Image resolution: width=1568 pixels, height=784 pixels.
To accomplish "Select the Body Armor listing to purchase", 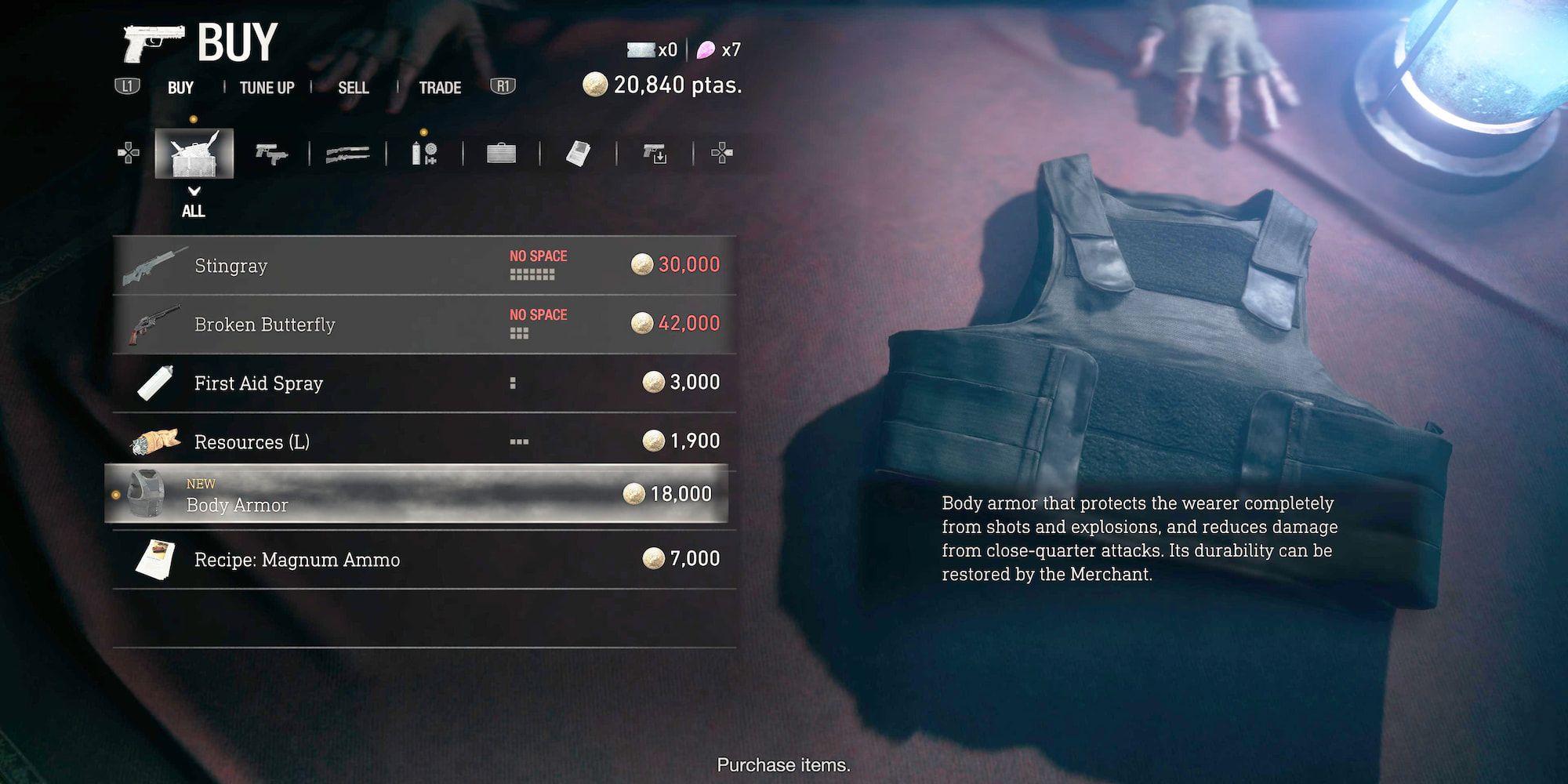I will (x=423, y=495).
